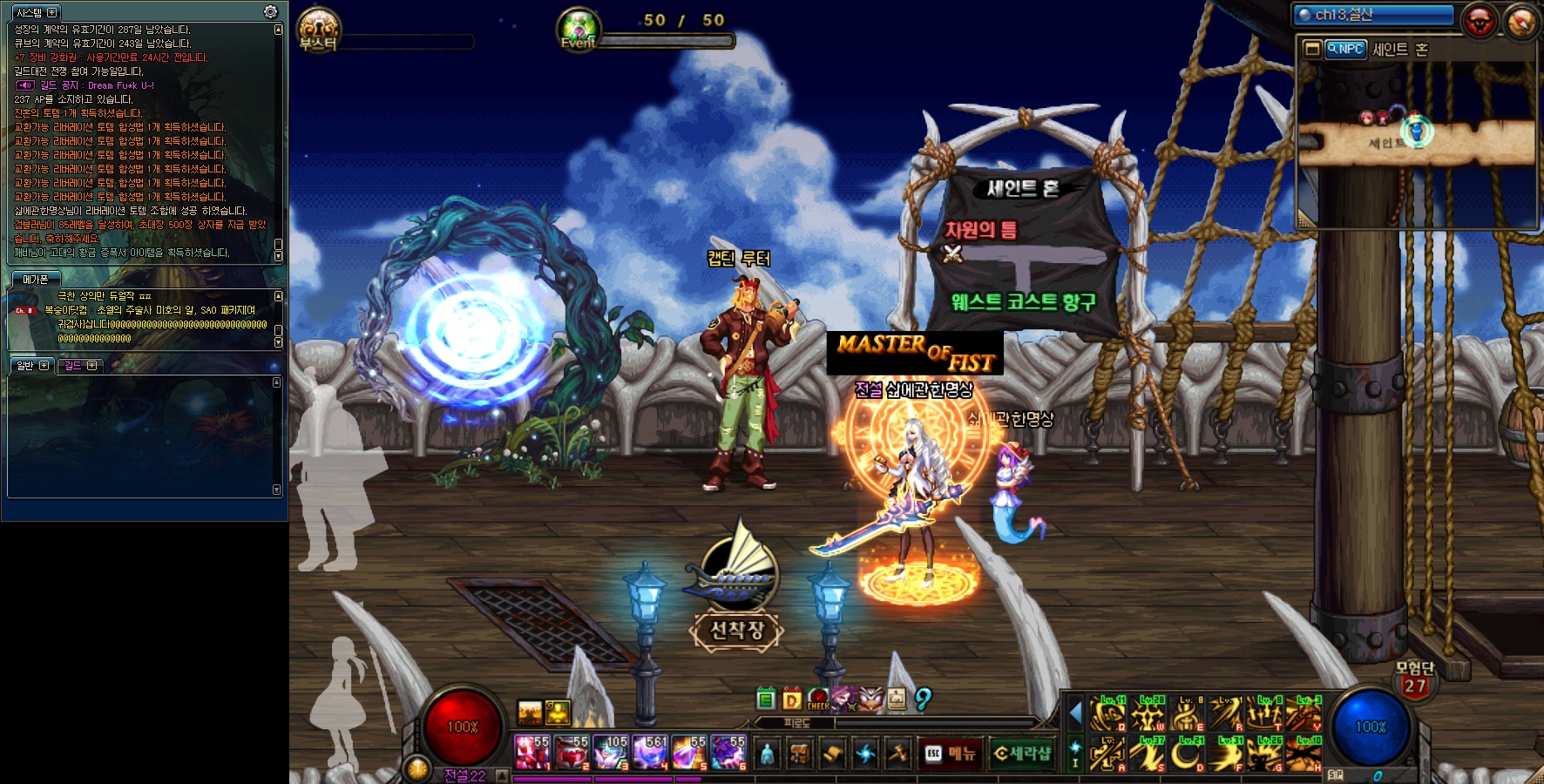
Task: Toggle the minimap window size button
Action: point(1311,50)
